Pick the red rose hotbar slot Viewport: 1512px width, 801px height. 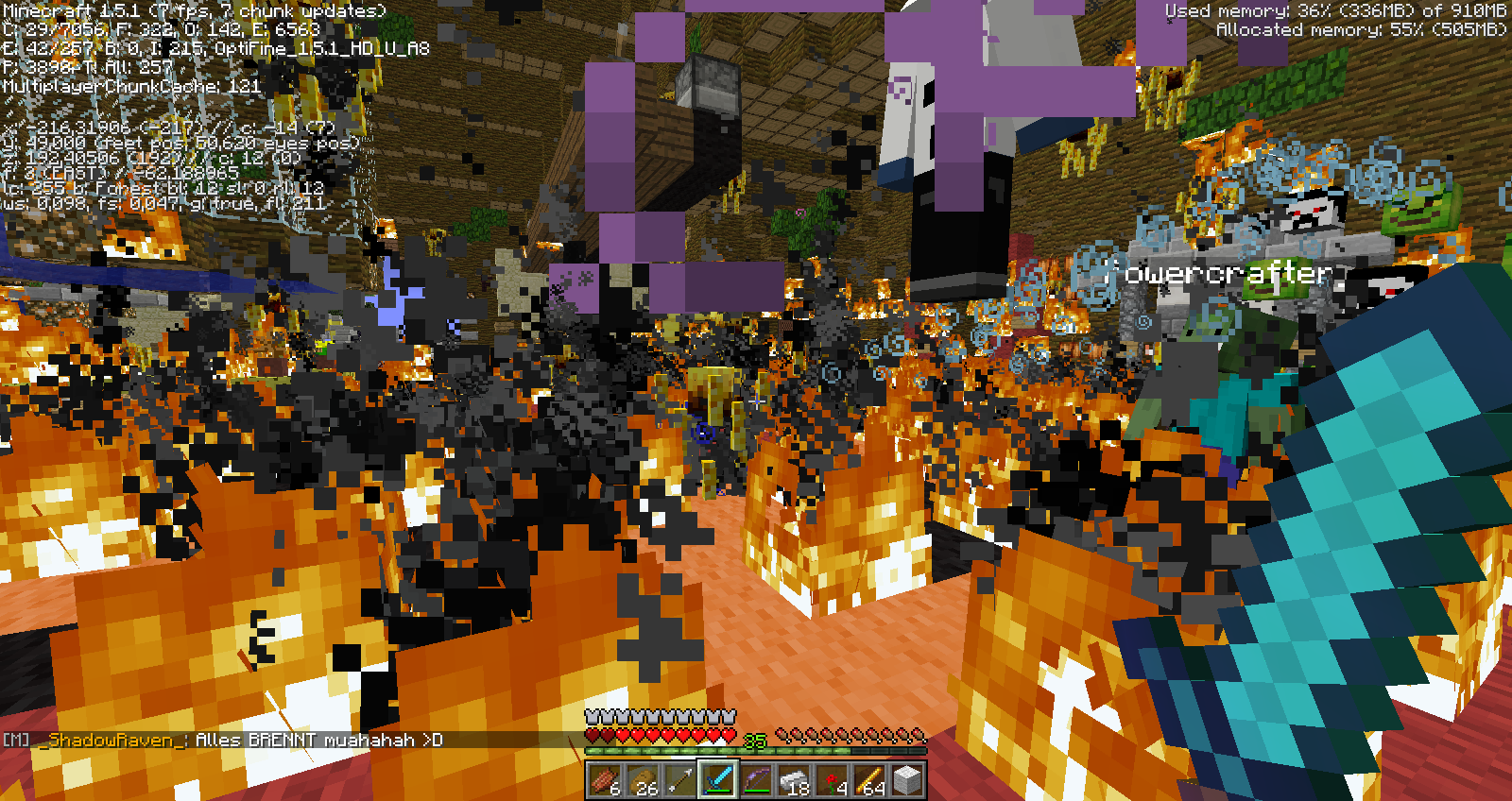[x=832, y=780]
